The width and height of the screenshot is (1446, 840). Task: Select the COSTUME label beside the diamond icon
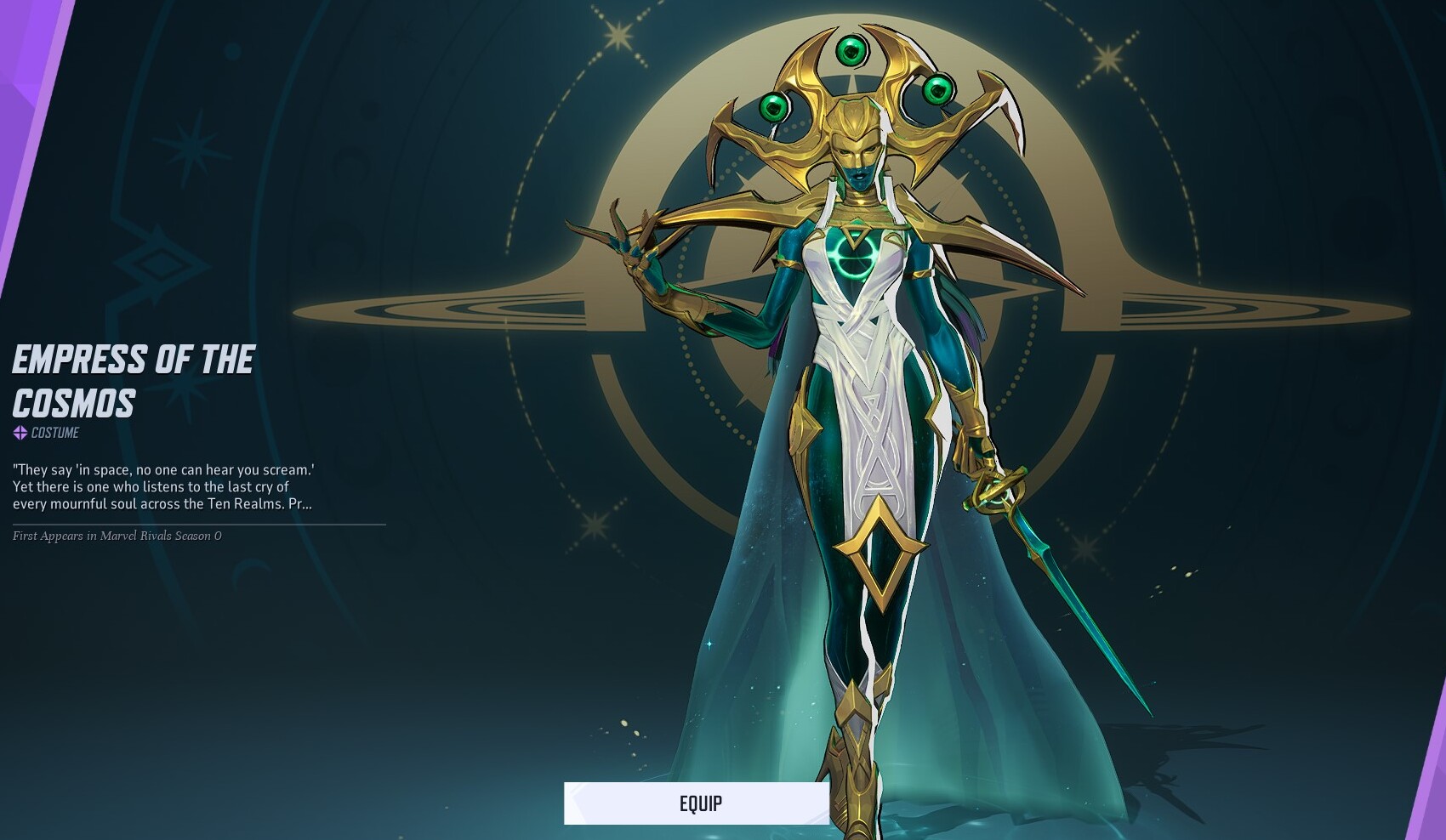[55, 432]
